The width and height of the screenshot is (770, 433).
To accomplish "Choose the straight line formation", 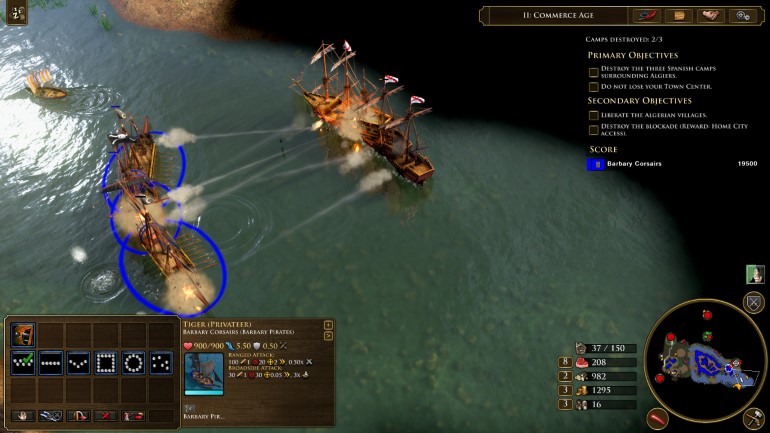I will tap(50, 363).
